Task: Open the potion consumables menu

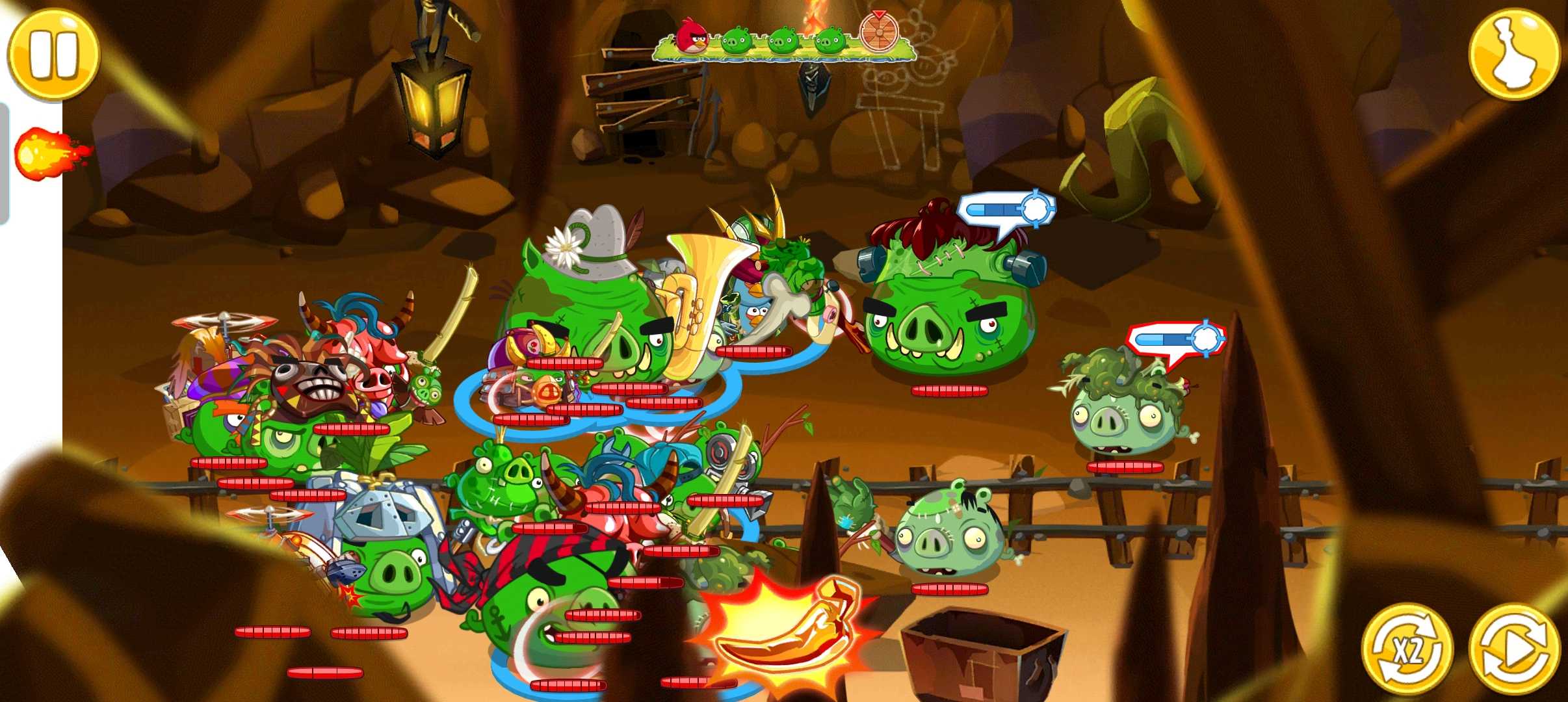Action: point(1514,55)
